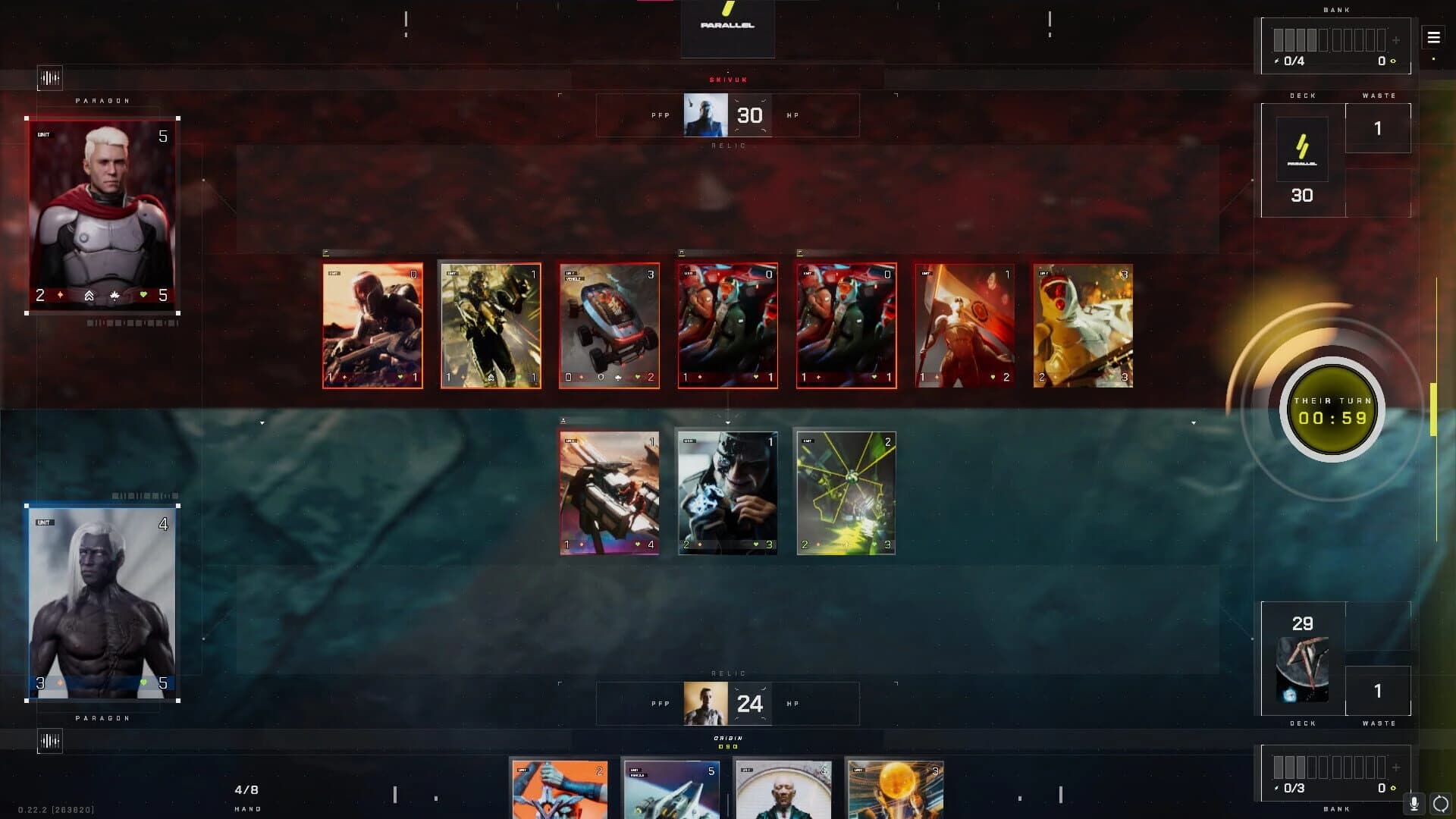The image size is (1456, 819).
Task: Expand opponent's profile showing 30 HP
Action: (x=707, y=115)
